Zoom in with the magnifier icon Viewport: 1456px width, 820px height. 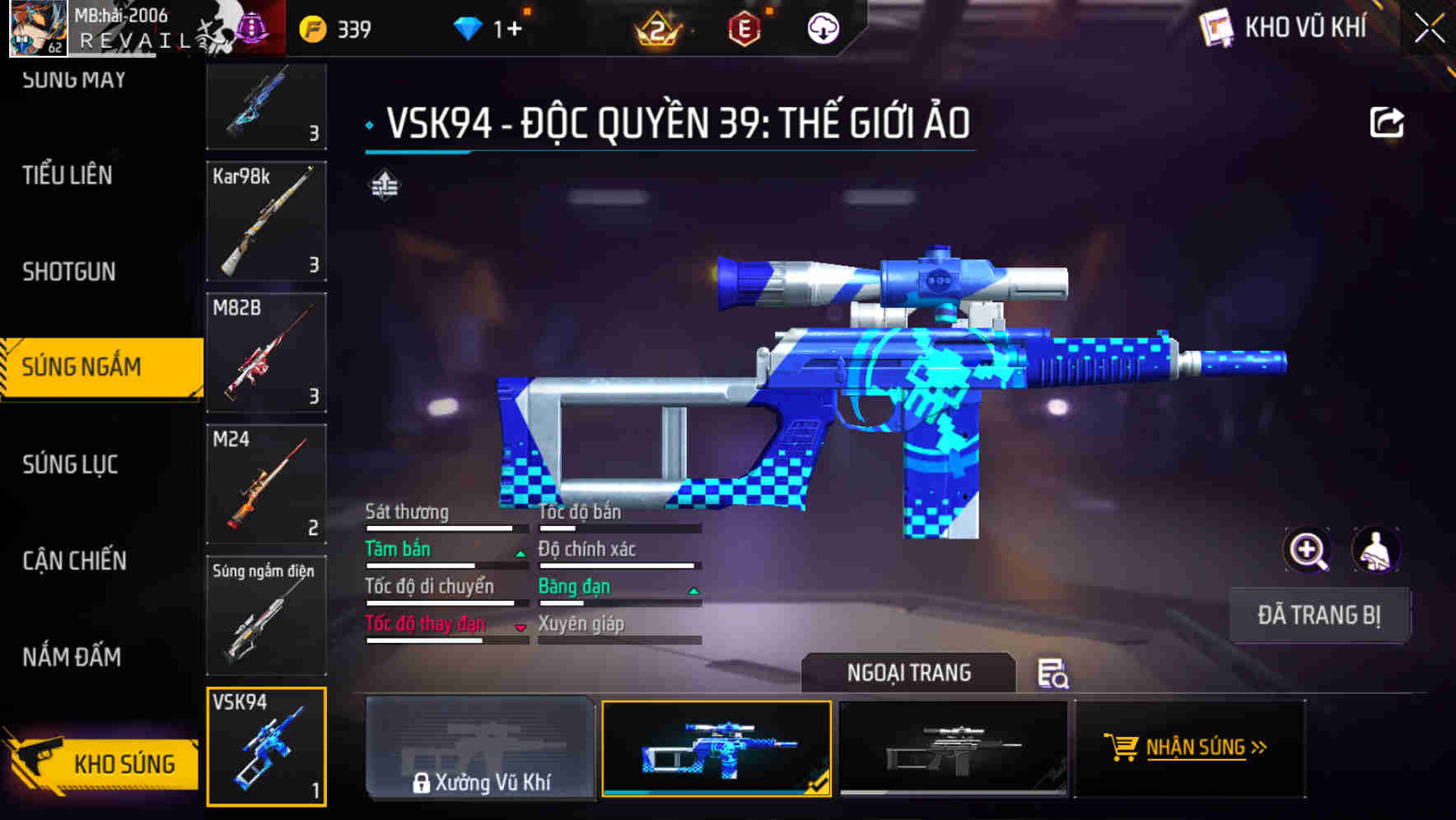coord(1308,550)
